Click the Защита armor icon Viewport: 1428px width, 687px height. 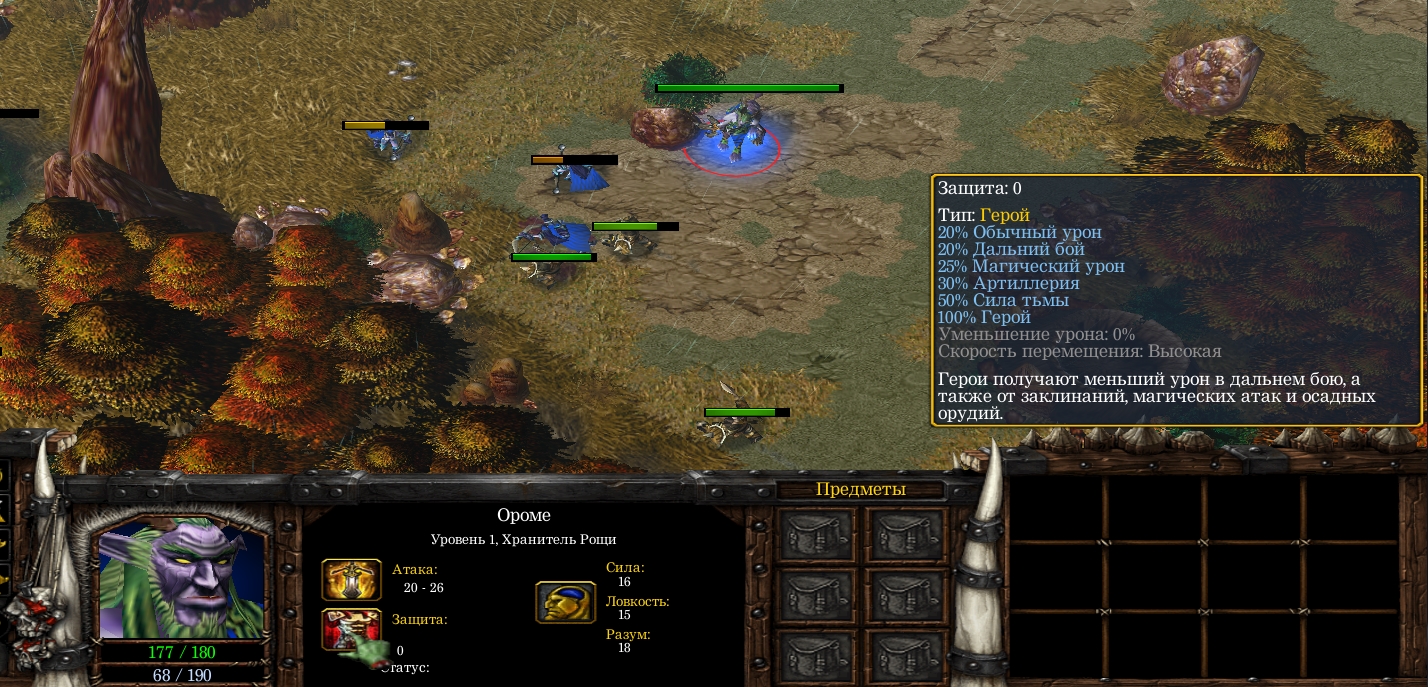coord(349,628)
